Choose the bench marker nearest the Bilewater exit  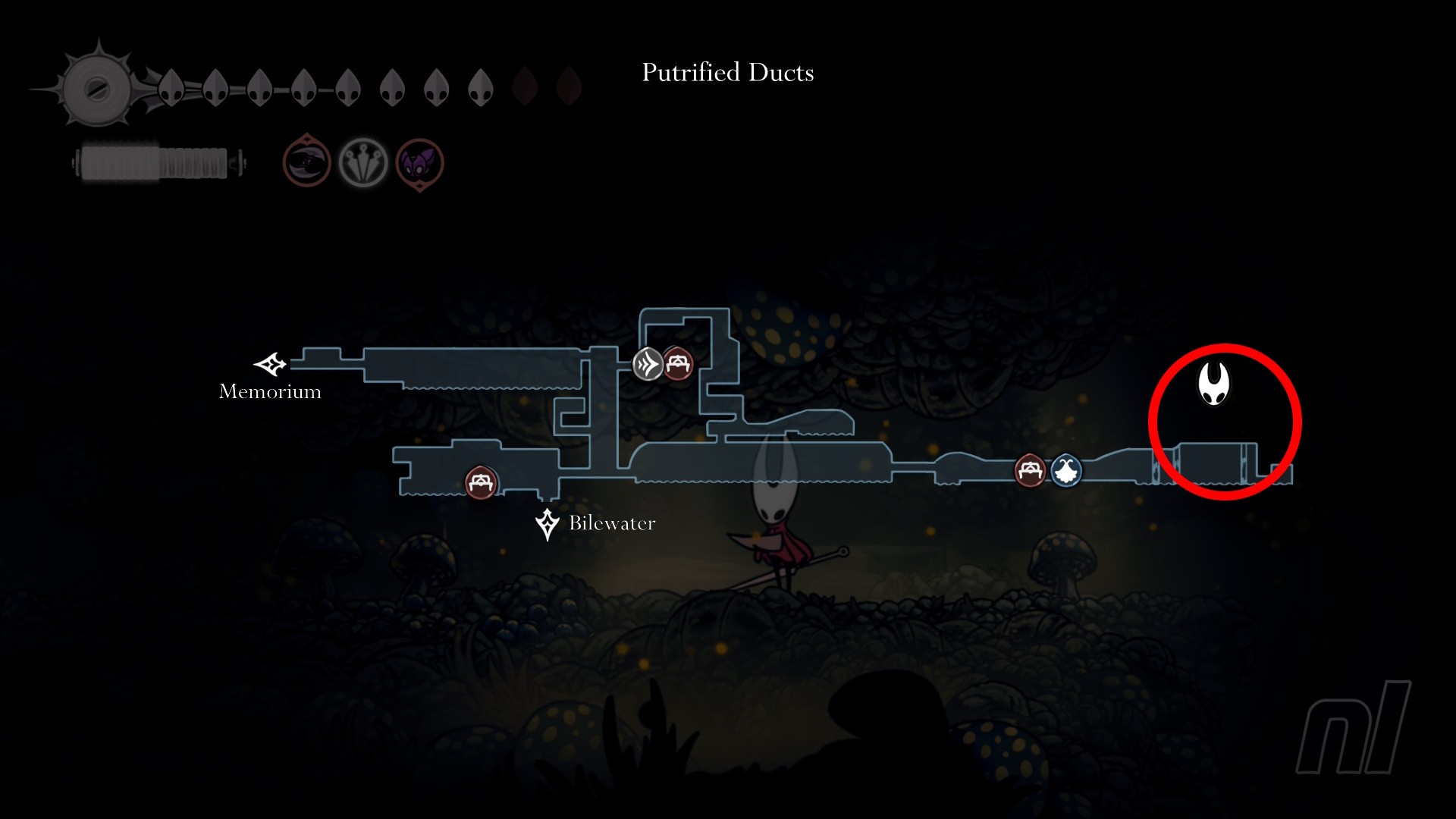(x=481, y=482)
